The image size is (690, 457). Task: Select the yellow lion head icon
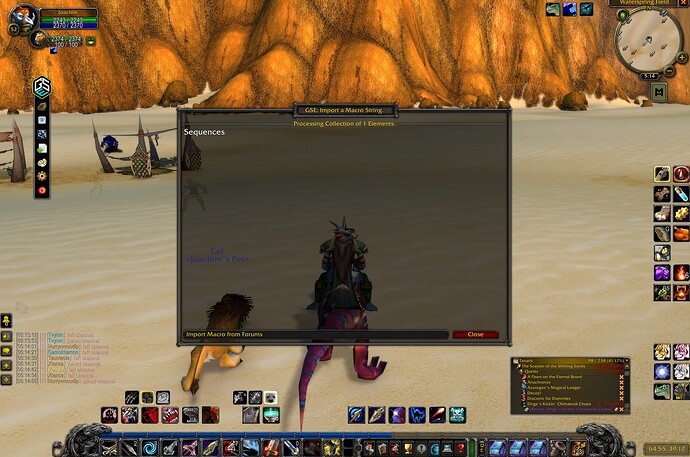[x=661, y=352]
